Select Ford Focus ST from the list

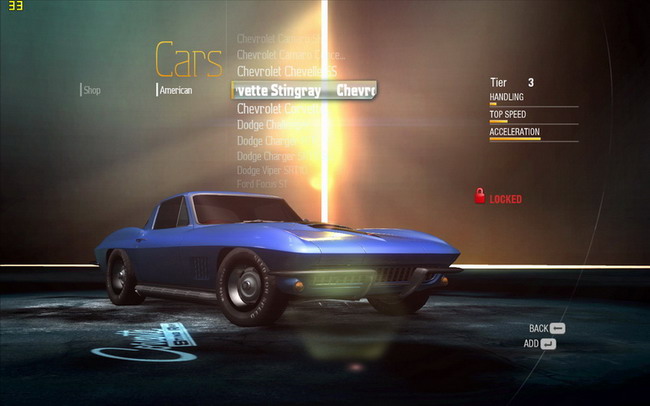point(263,184)
